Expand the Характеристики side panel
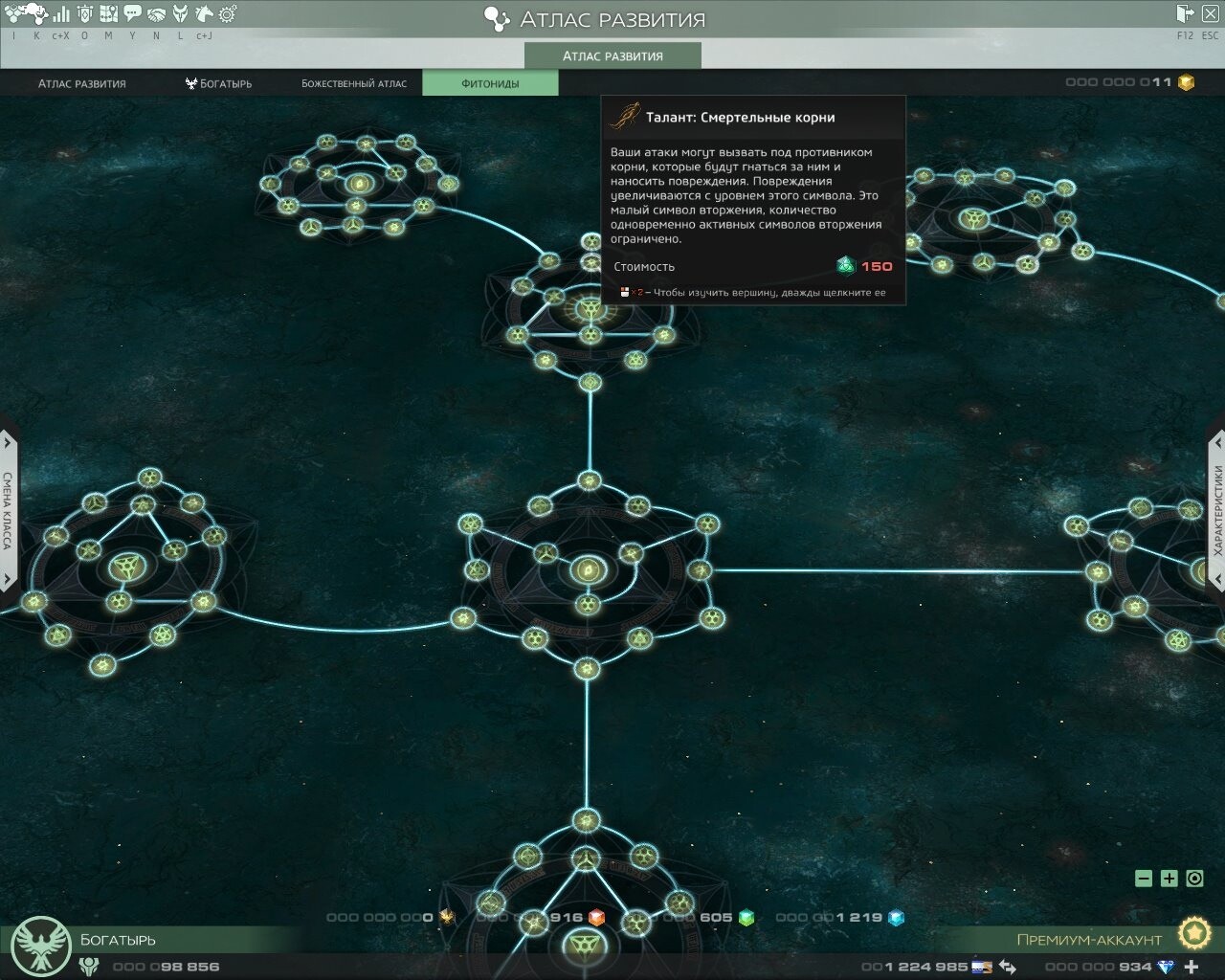1225x980 pixels. coord(1217,510)
